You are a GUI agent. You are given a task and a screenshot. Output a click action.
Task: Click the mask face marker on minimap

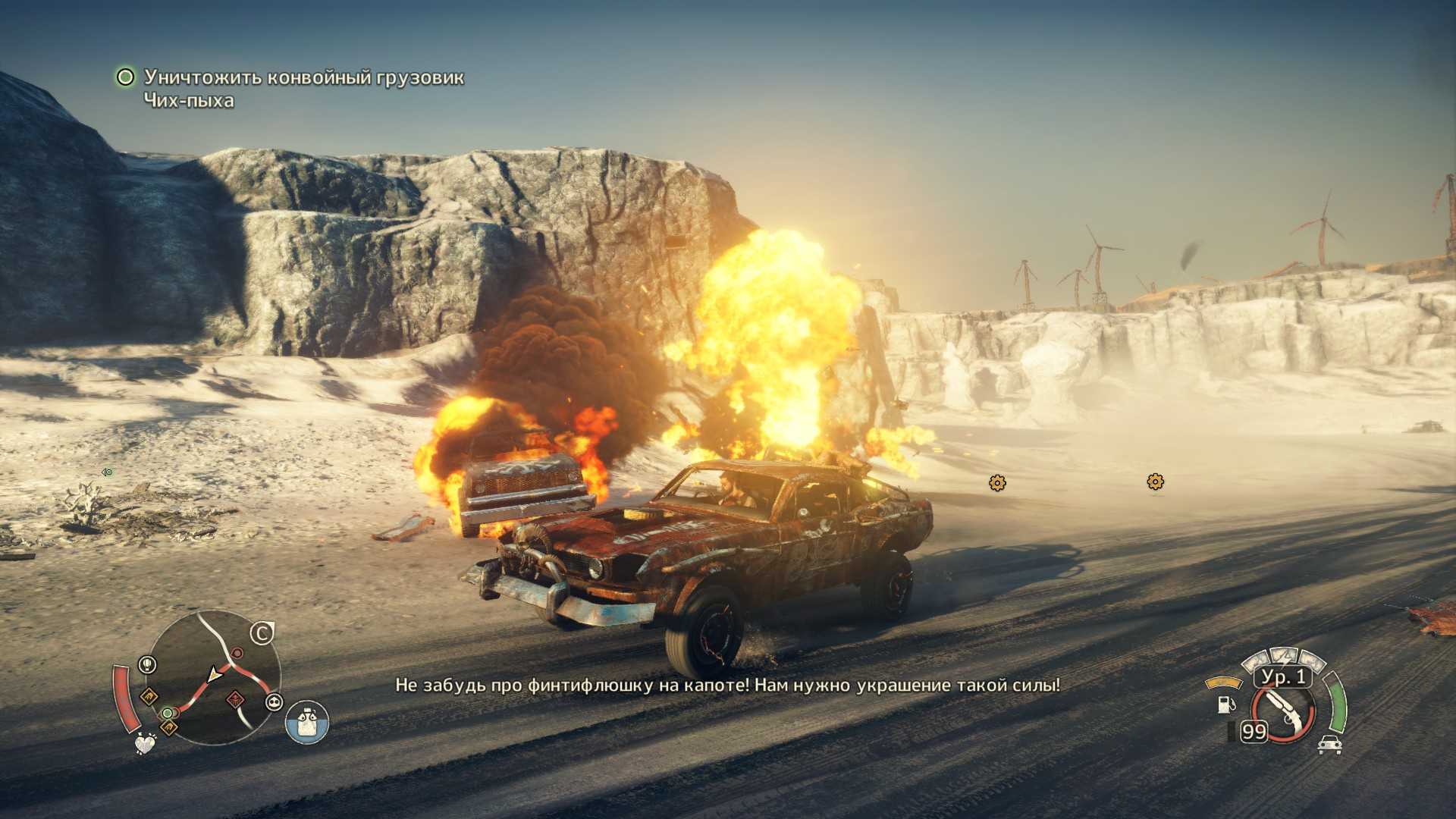[x=273, y=701]
